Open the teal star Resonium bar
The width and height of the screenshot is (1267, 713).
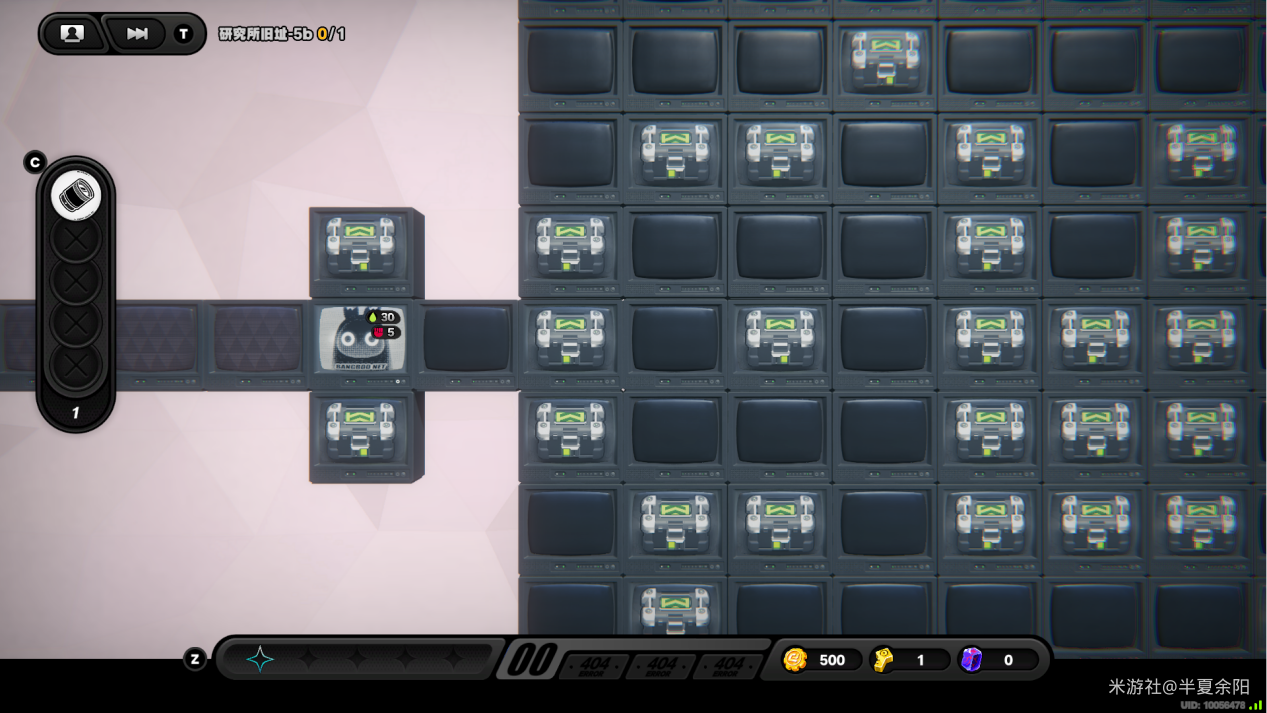click(260, 658)
